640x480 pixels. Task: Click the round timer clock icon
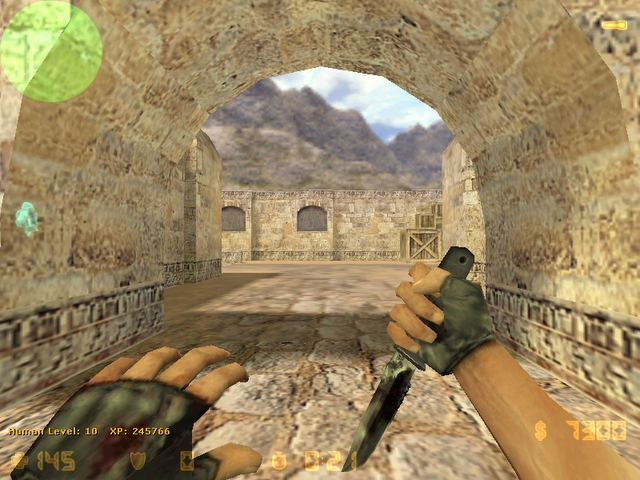tap(279, 461)
